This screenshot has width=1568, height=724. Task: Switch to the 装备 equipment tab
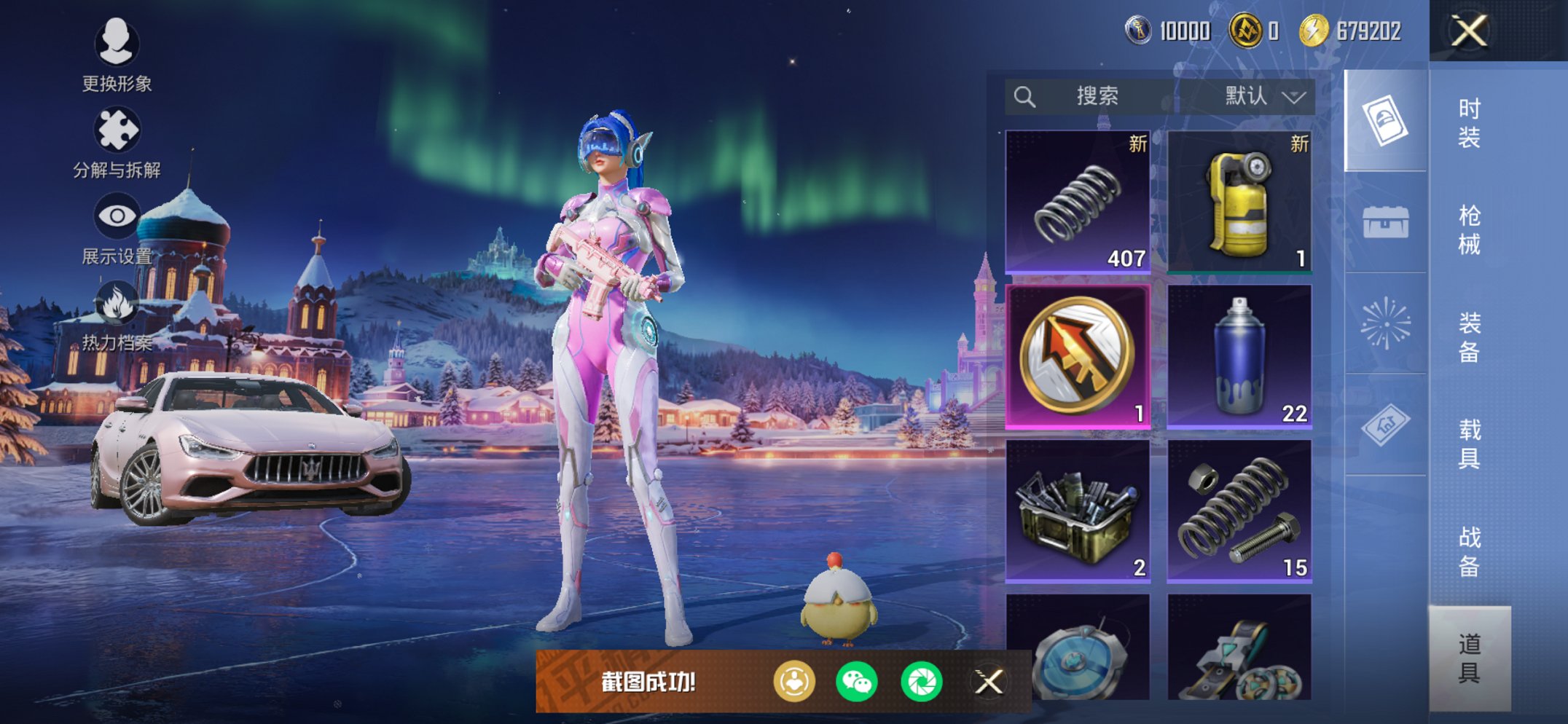pyautogui.click(x=1469, y=337)
